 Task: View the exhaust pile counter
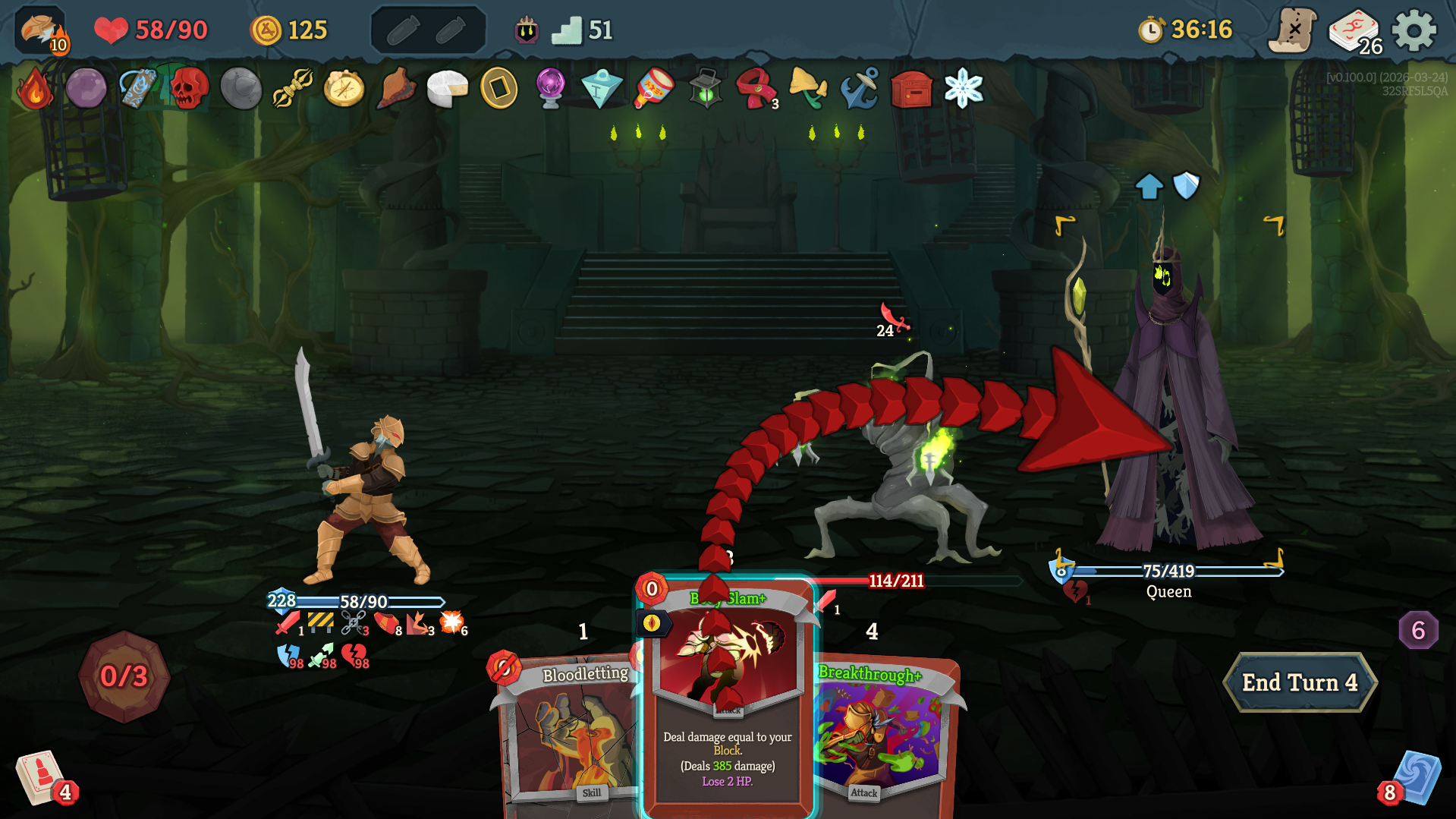[x=1417, y=630]
